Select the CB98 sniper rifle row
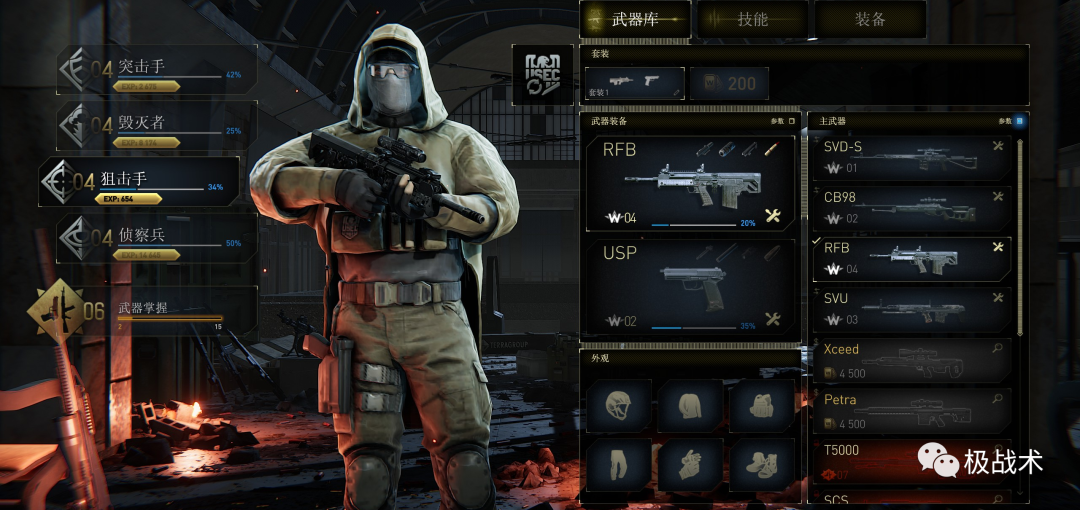The height and width of the screenshot is (510, 1080). click(x=910, y=209)
